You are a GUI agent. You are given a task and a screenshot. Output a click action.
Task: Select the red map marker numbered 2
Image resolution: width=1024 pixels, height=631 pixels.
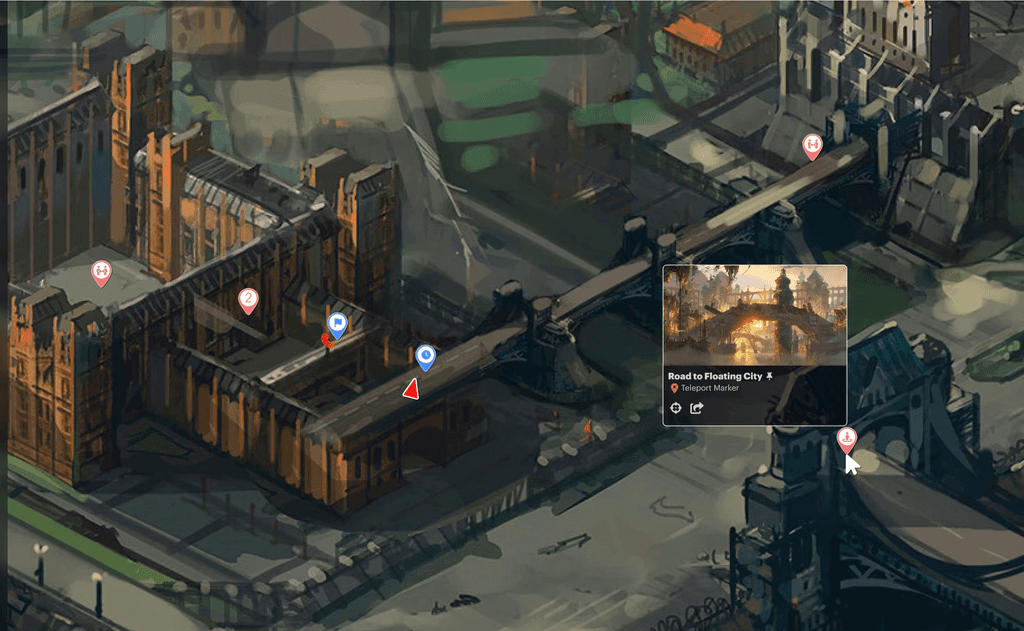tap(248, 299)
